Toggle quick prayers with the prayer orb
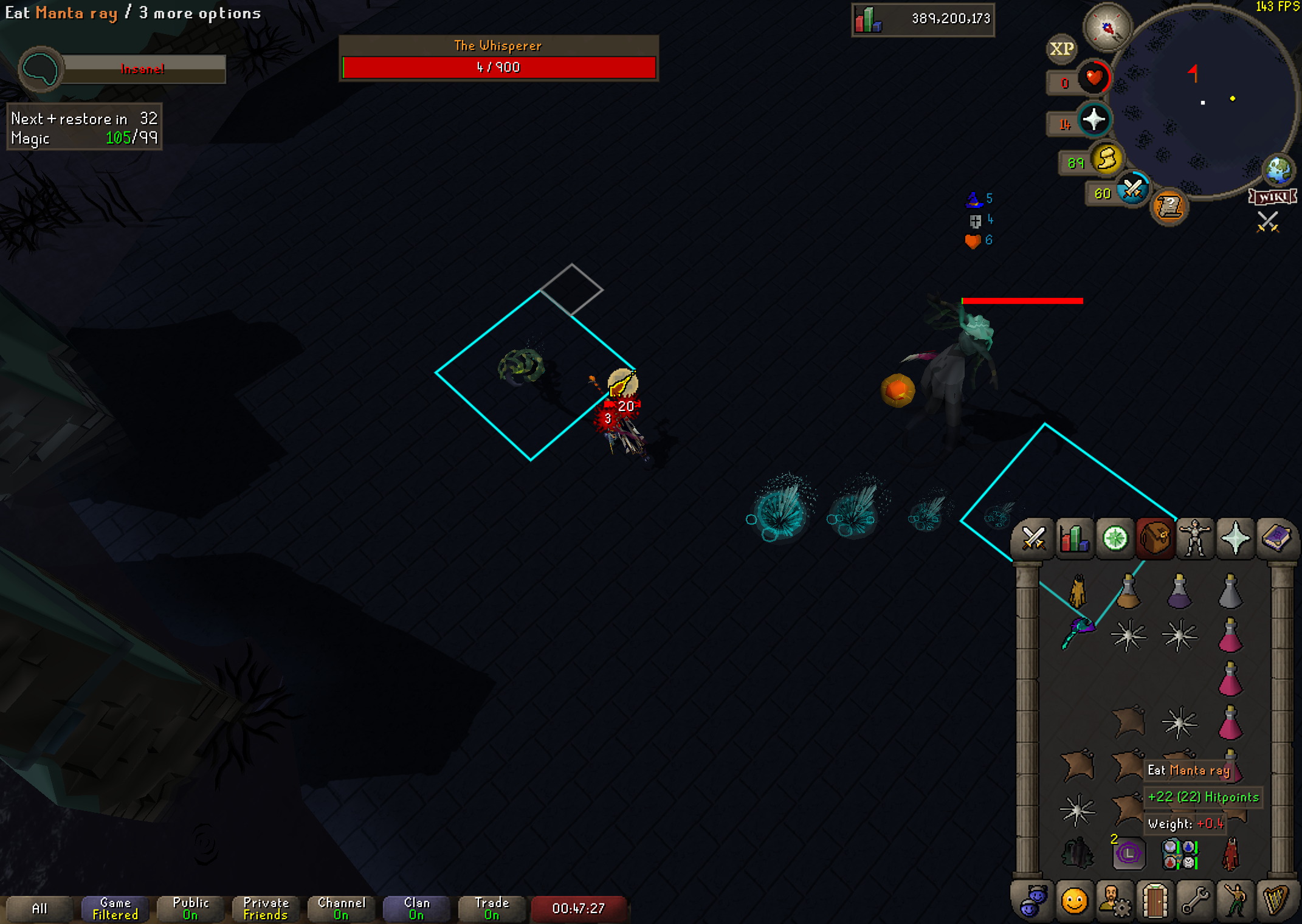The image size is (1302, 924). pyautogui.click(x=1094, y=119)
